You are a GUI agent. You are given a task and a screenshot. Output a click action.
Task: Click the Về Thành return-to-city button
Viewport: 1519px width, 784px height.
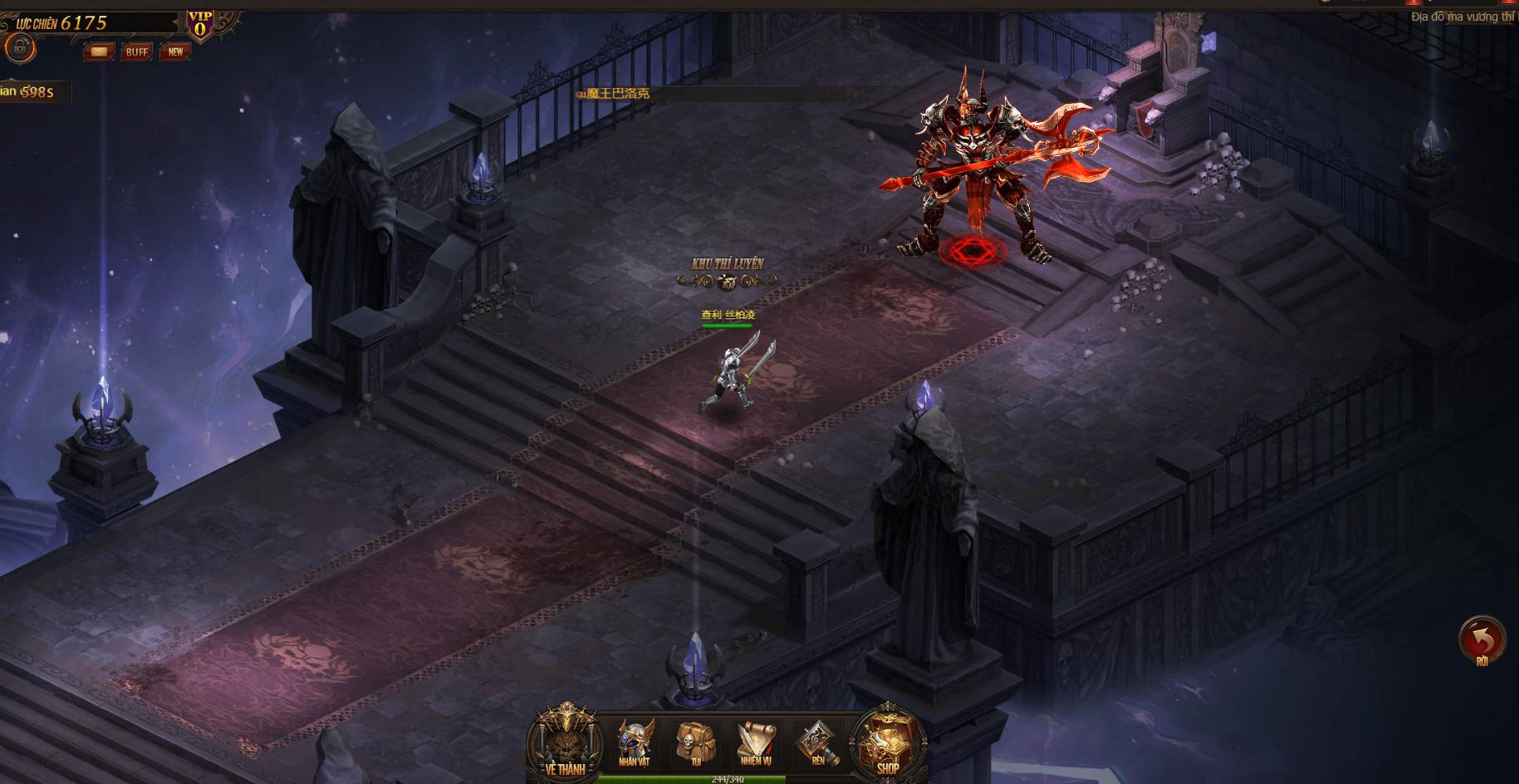[x=566, y=742]
